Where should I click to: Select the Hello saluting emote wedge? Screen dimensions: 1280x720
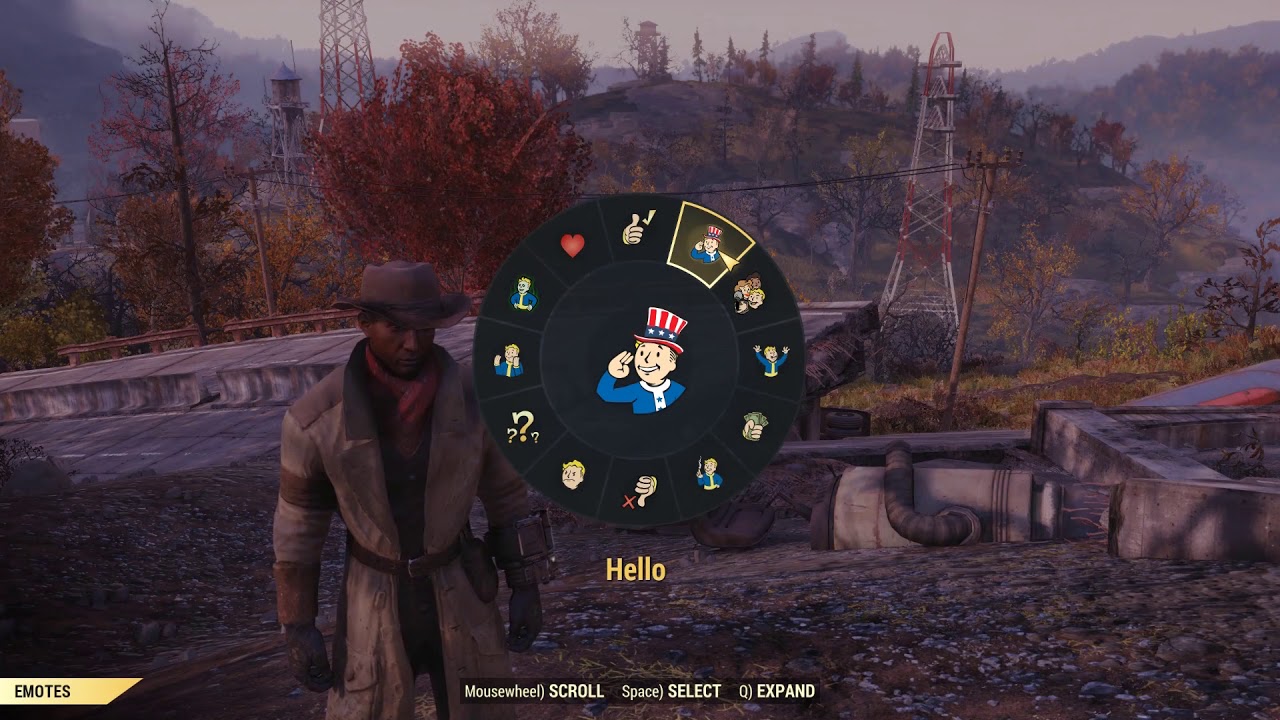709,244
